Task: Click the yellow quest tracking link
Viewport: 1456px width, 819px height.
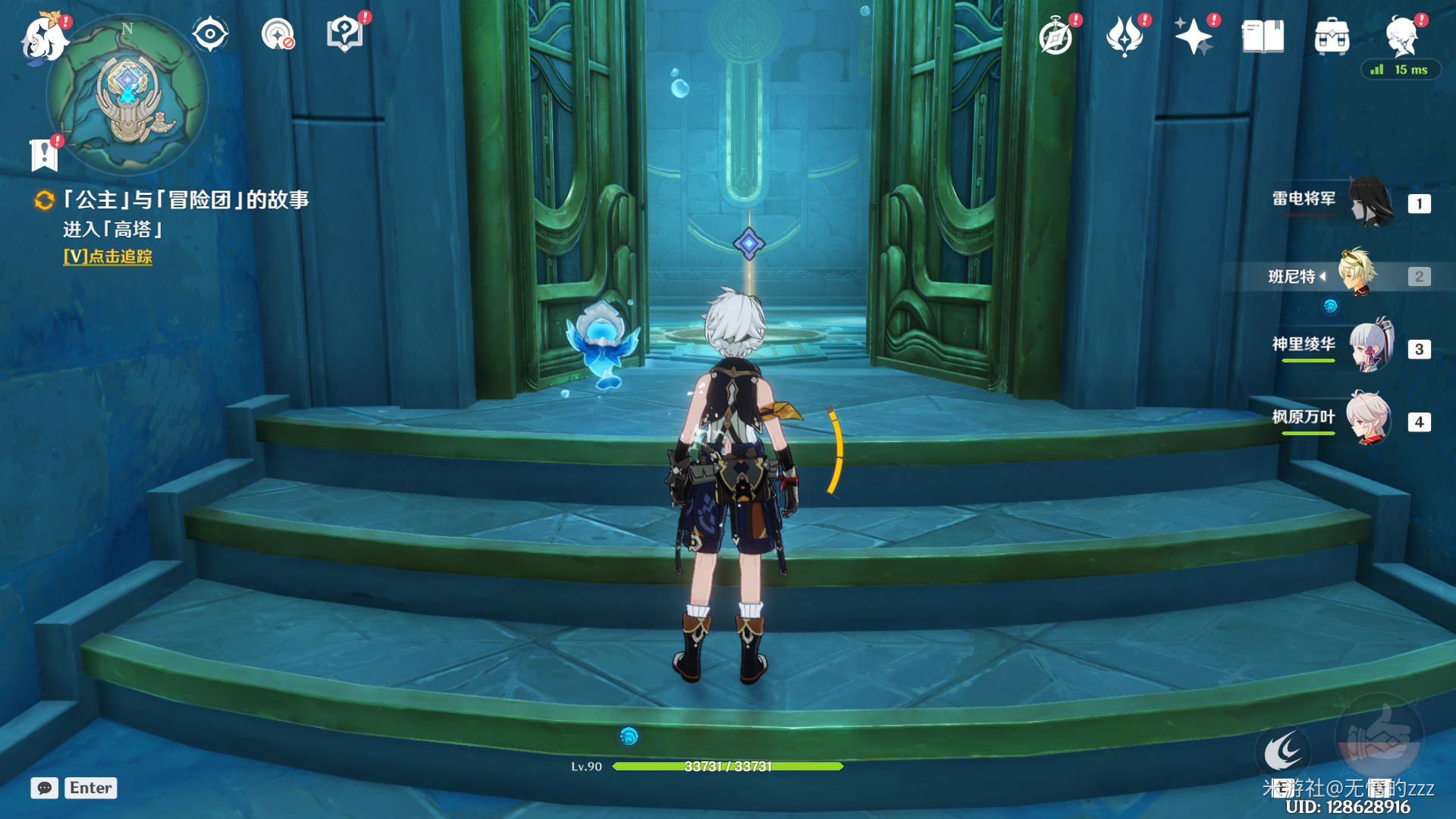Action: (x=108, y=257)
